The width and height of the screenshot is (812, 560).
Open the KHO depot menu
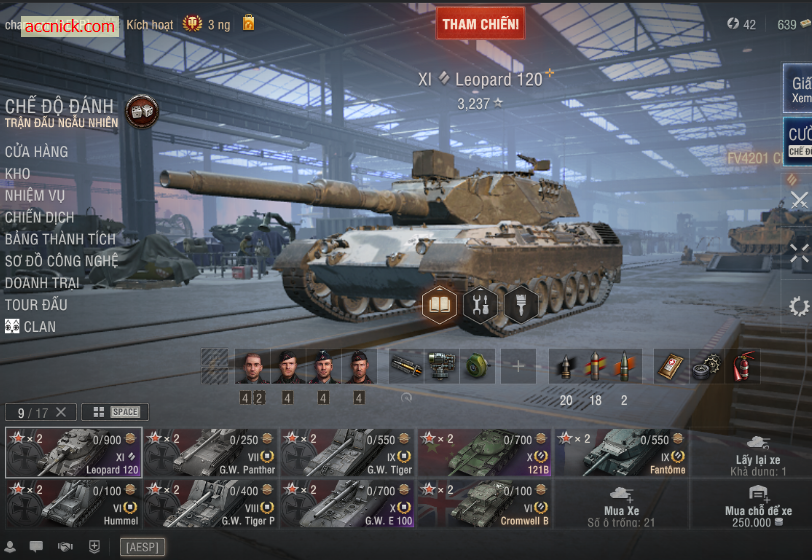(18, 174)
